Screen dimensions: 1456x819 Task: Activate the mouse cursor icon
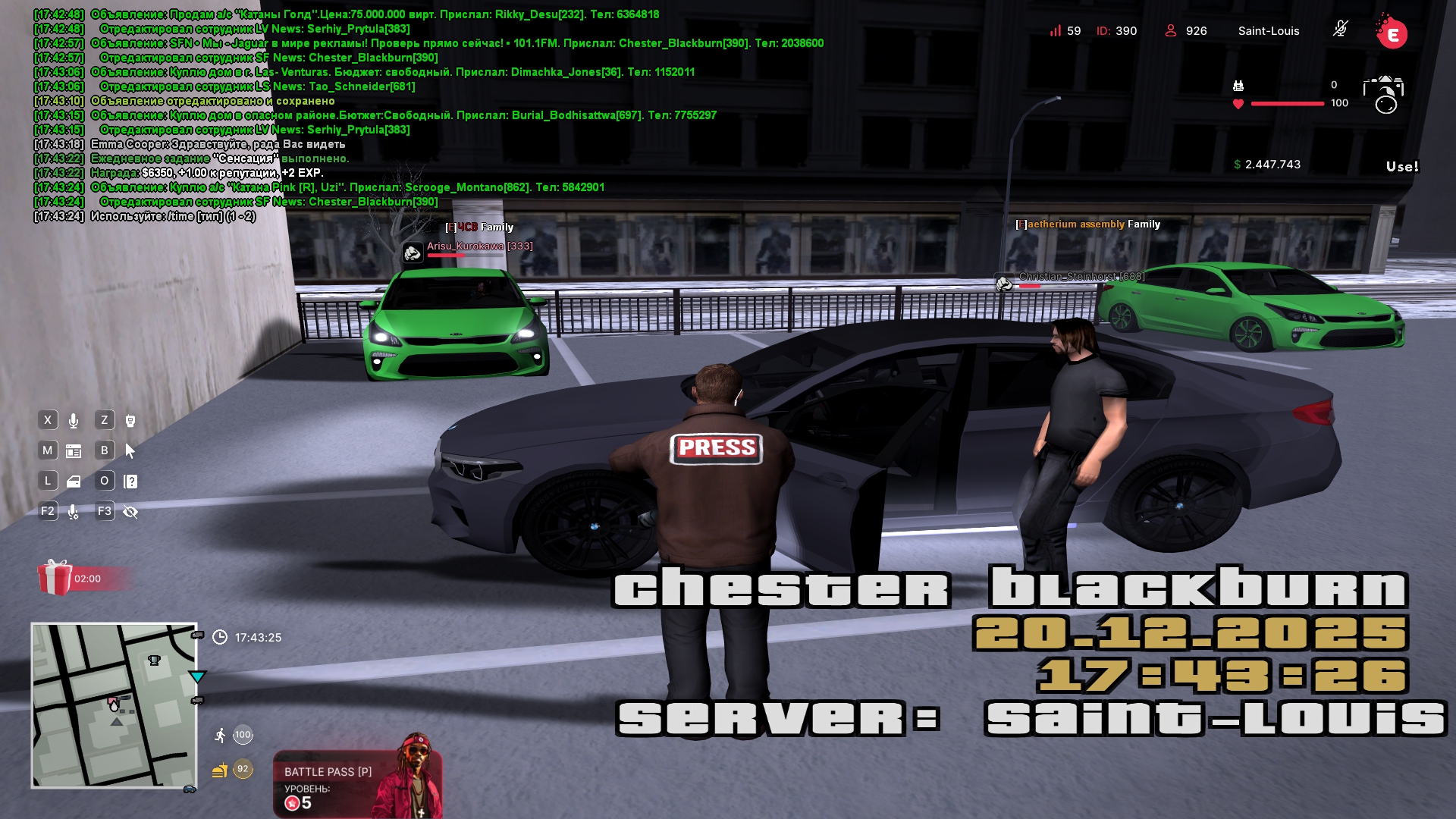[x=130, y=451]
